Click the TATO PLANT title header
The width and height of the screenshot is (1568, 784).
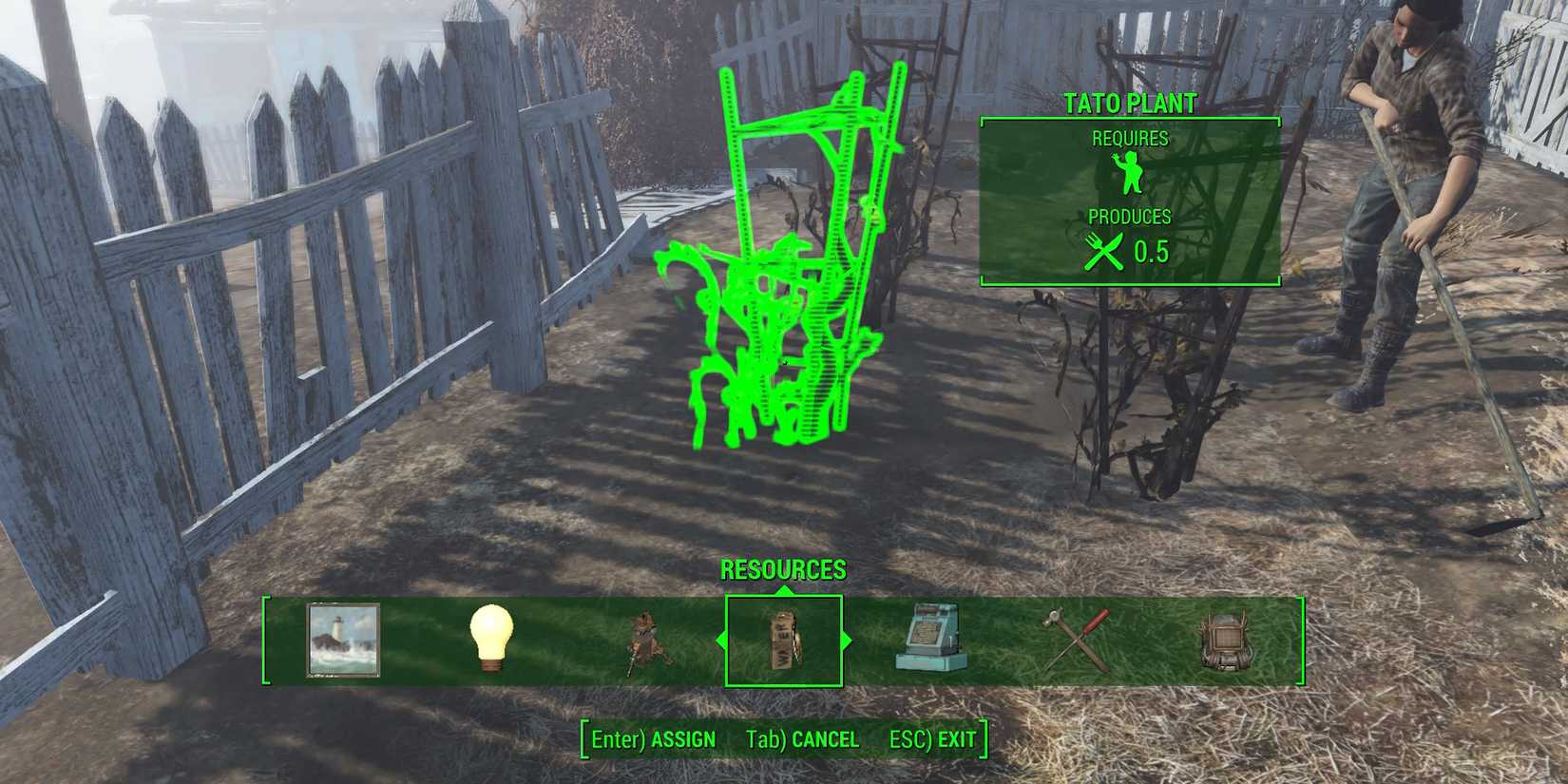[x=1131, y=105]
